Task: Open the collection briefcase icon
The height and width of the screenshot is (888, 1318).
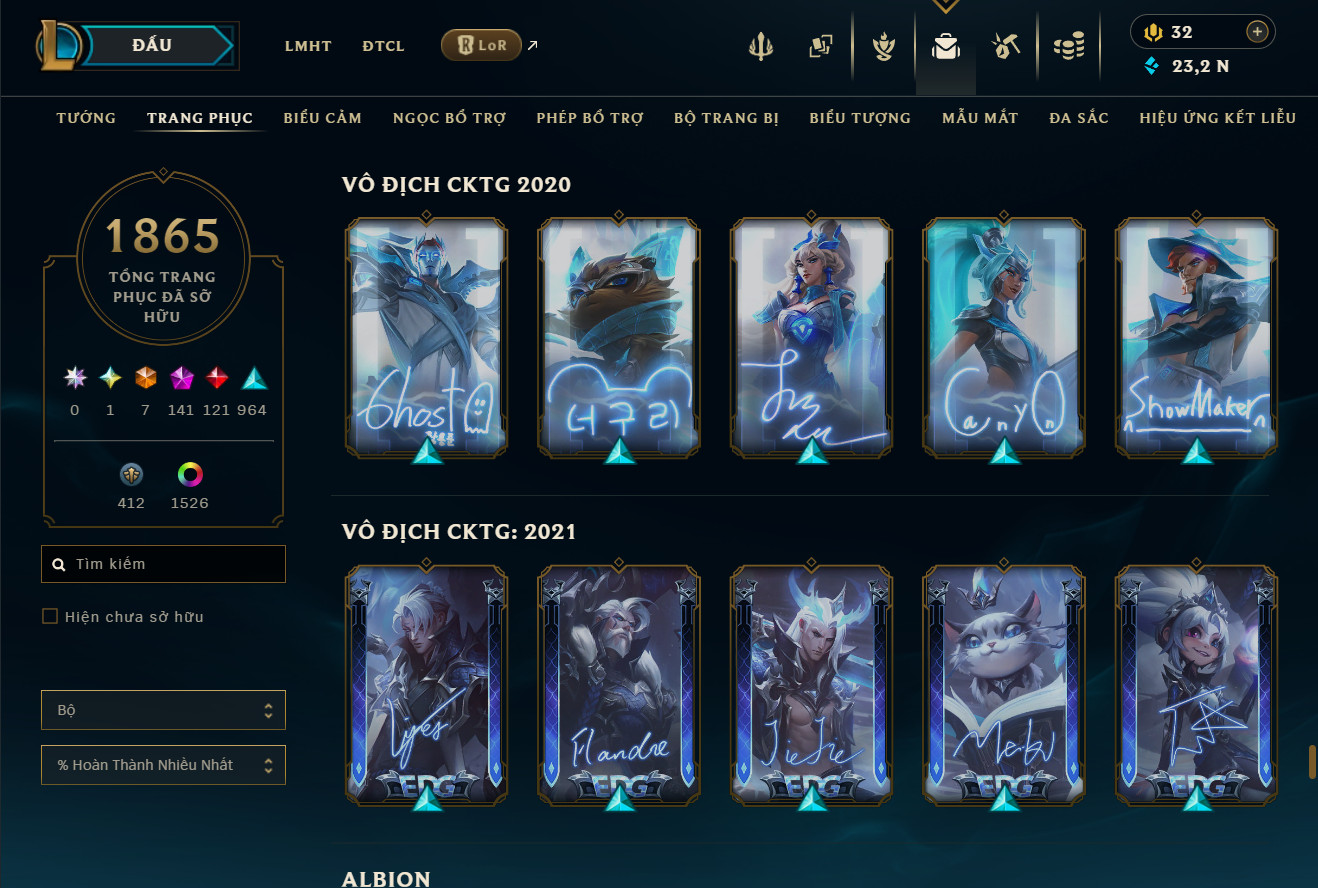Action: click(x=945, y=46)
